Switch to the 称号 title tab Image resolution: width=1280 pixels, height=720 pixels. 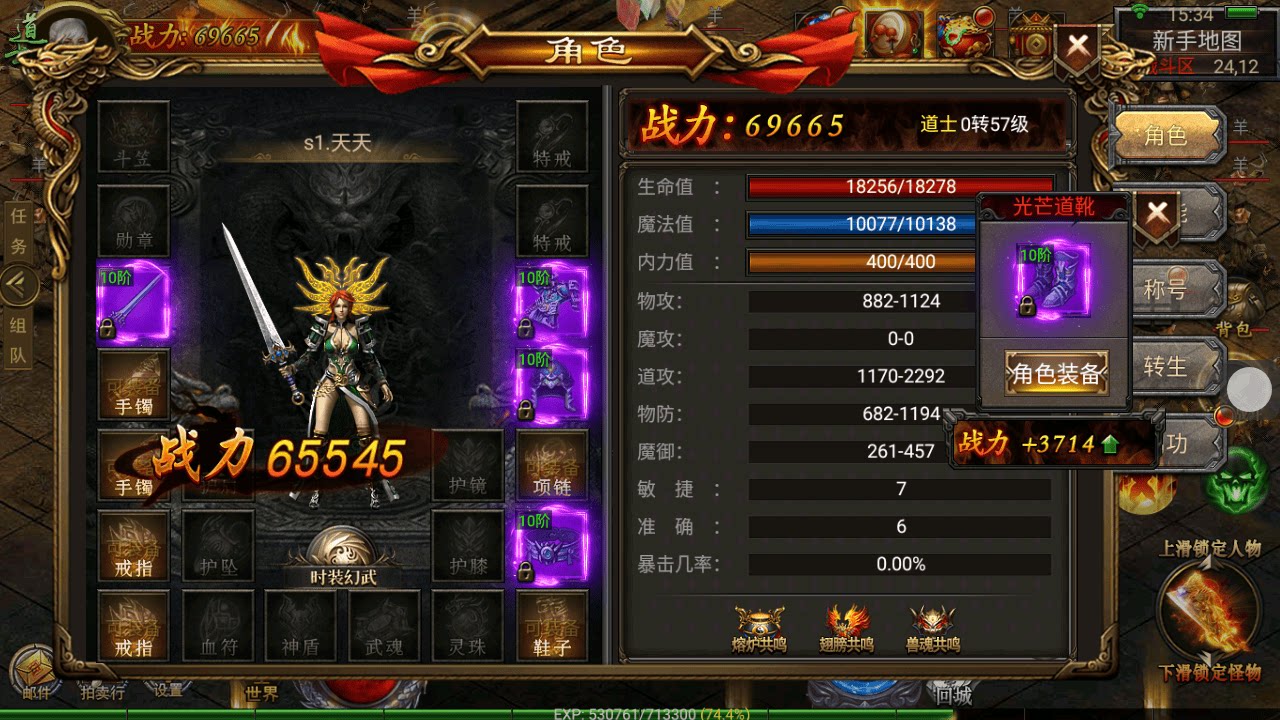tap(1173, 290)
